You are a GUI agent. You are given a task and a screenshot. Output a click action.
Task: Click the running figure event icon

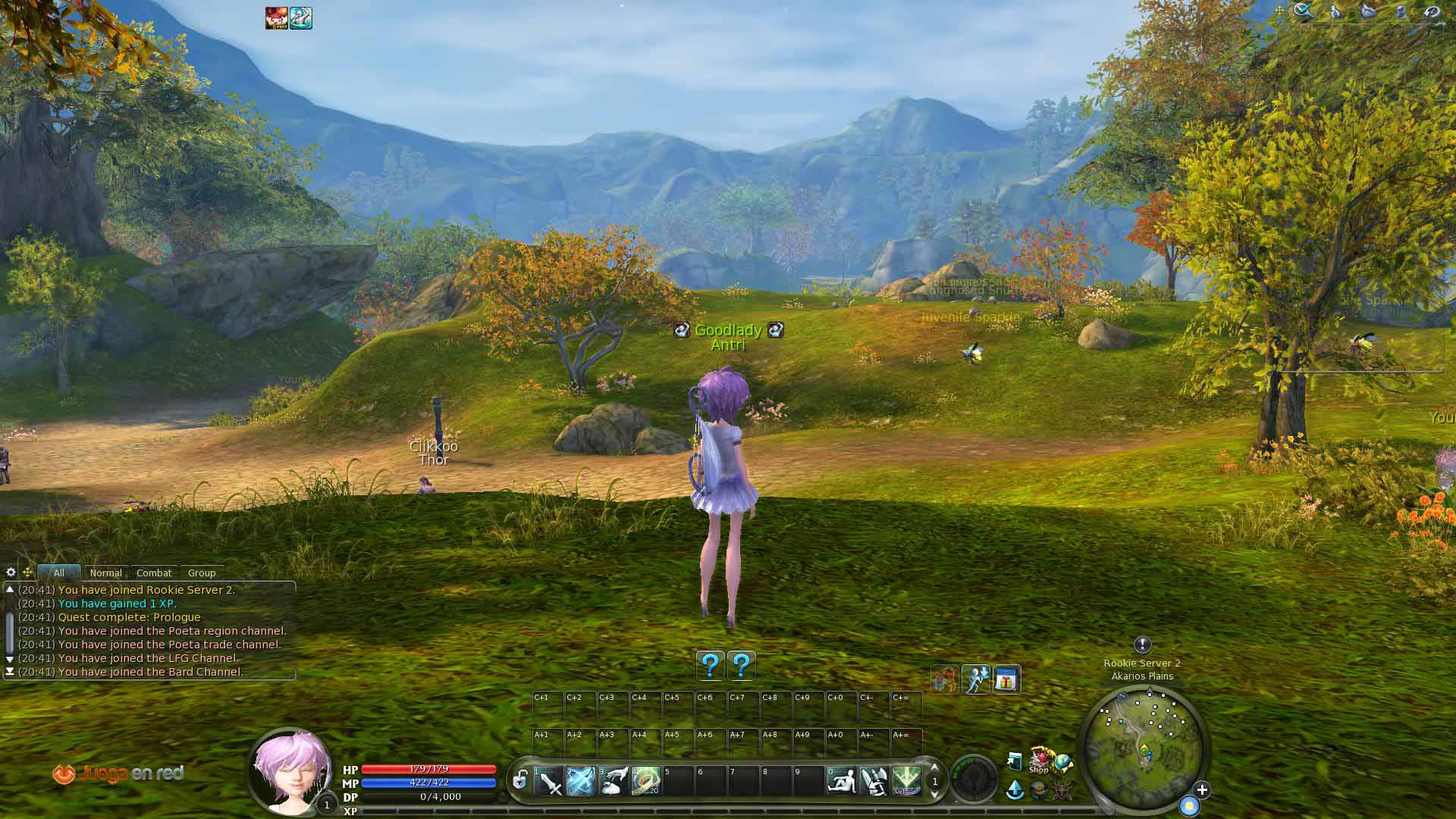976,680
